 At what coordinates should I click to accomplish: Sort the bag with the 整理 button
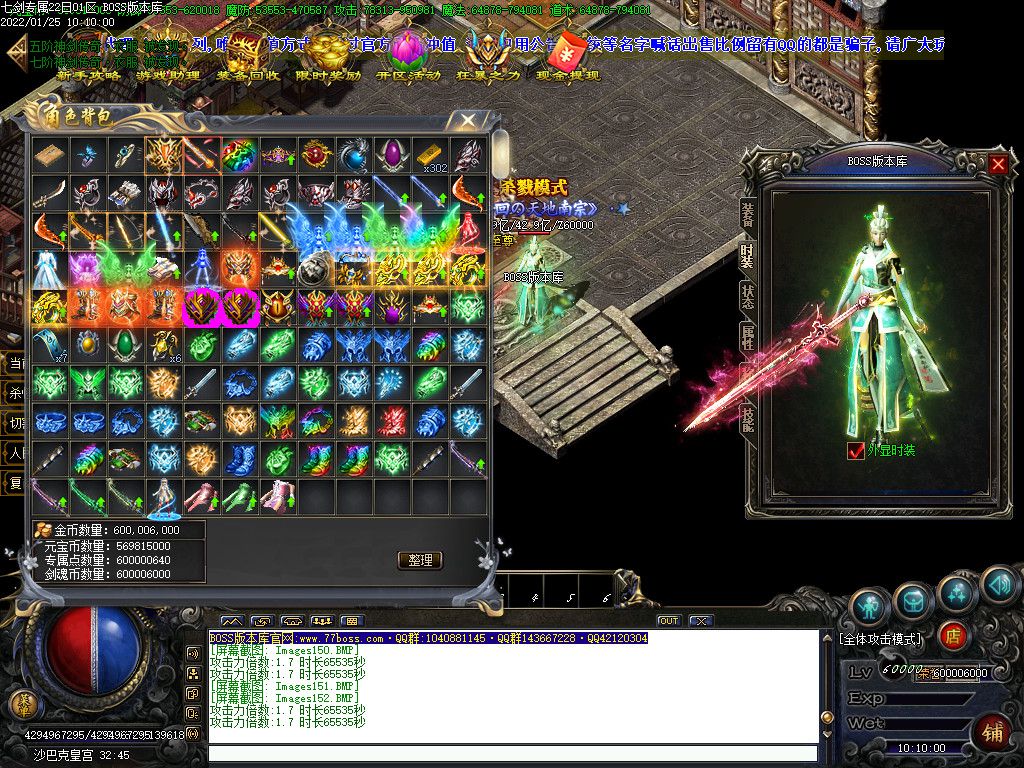click(x=420, y=560)
